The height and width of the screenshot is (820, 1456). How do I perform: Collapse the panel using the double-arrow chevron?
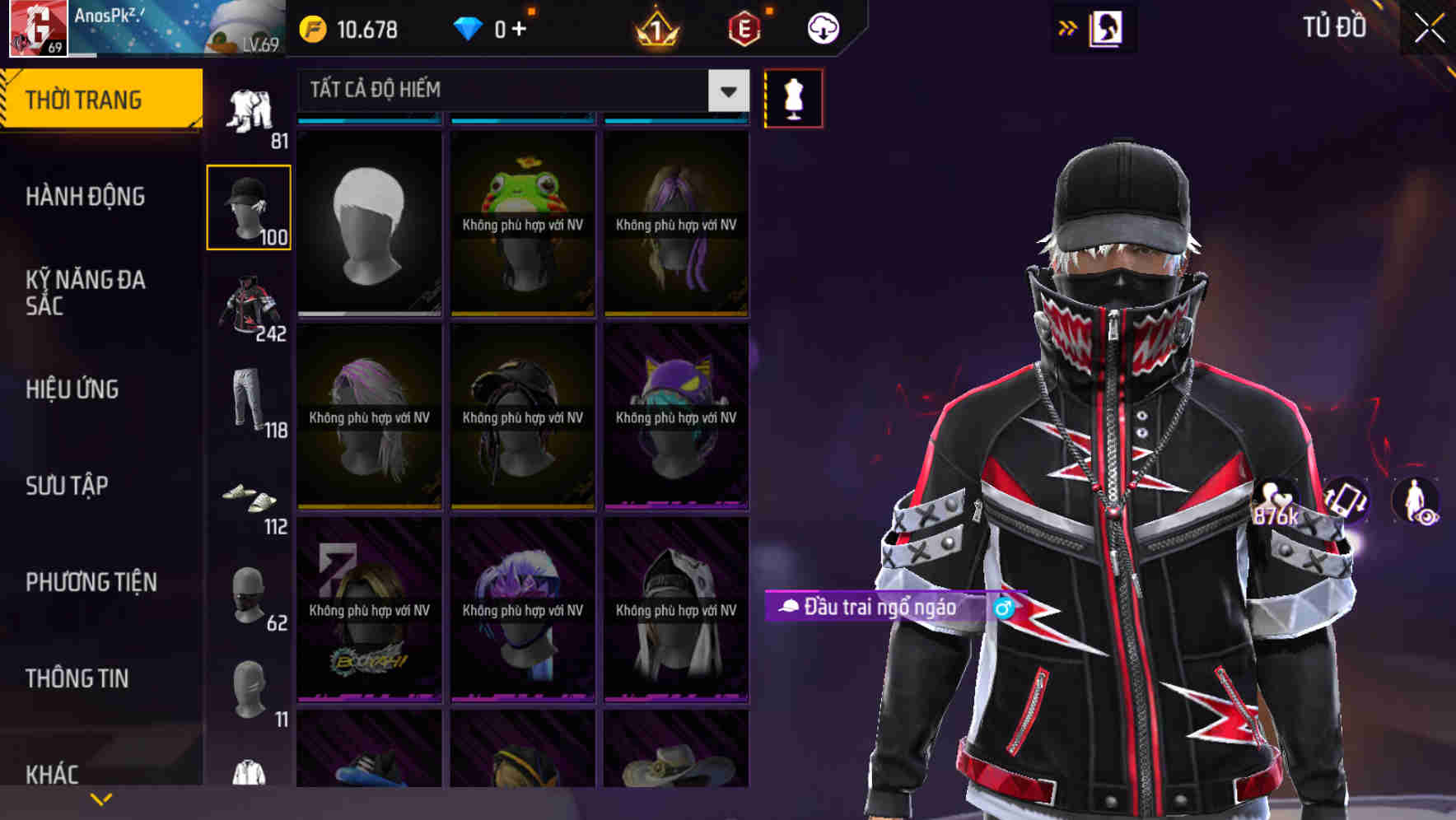click(x=1066, y=27)
